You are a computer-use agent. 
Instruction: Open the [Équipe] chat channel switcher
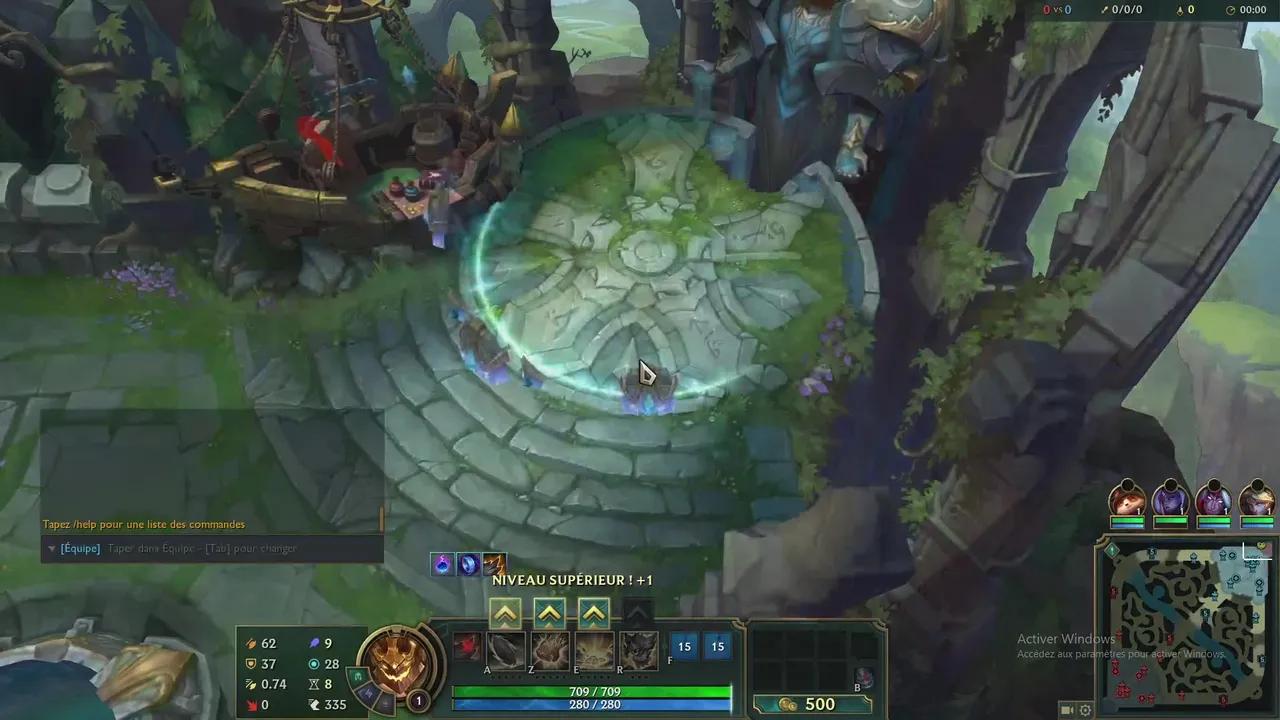point(79,548)
